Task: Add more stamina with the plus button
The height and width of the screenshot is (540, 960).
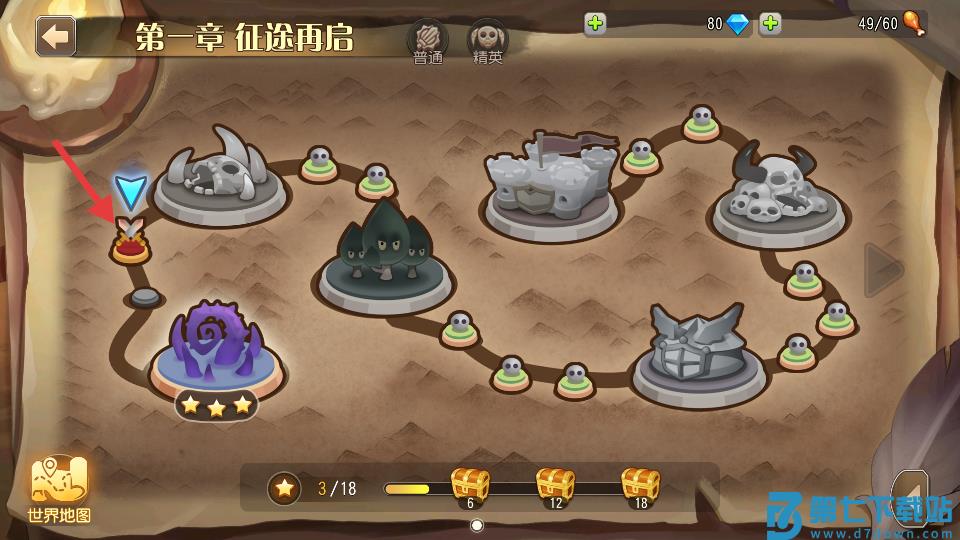Action: point(770,24)
